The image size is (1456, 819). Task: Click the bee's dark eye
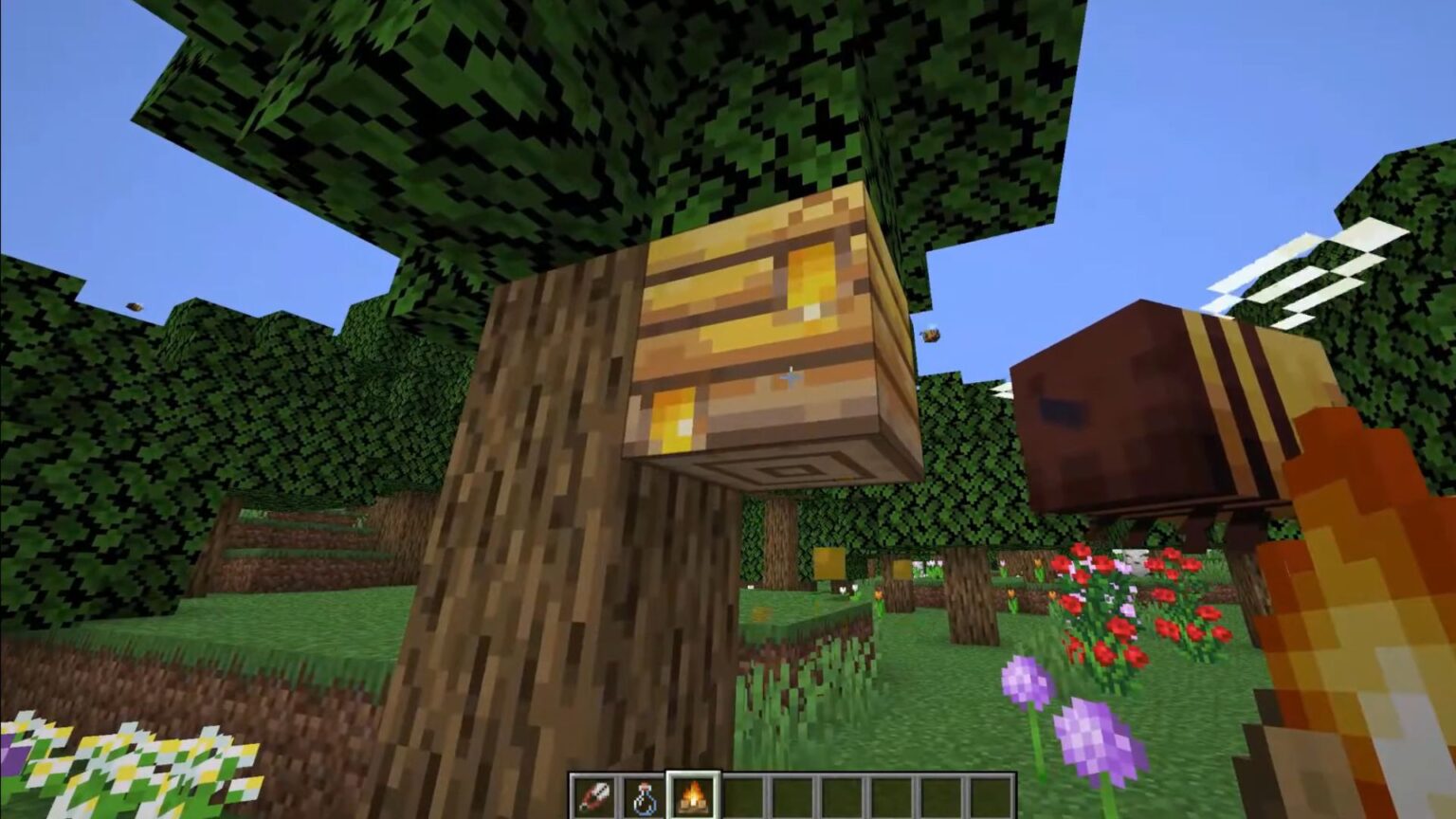pyautogui.click(x=1066, y=412)
